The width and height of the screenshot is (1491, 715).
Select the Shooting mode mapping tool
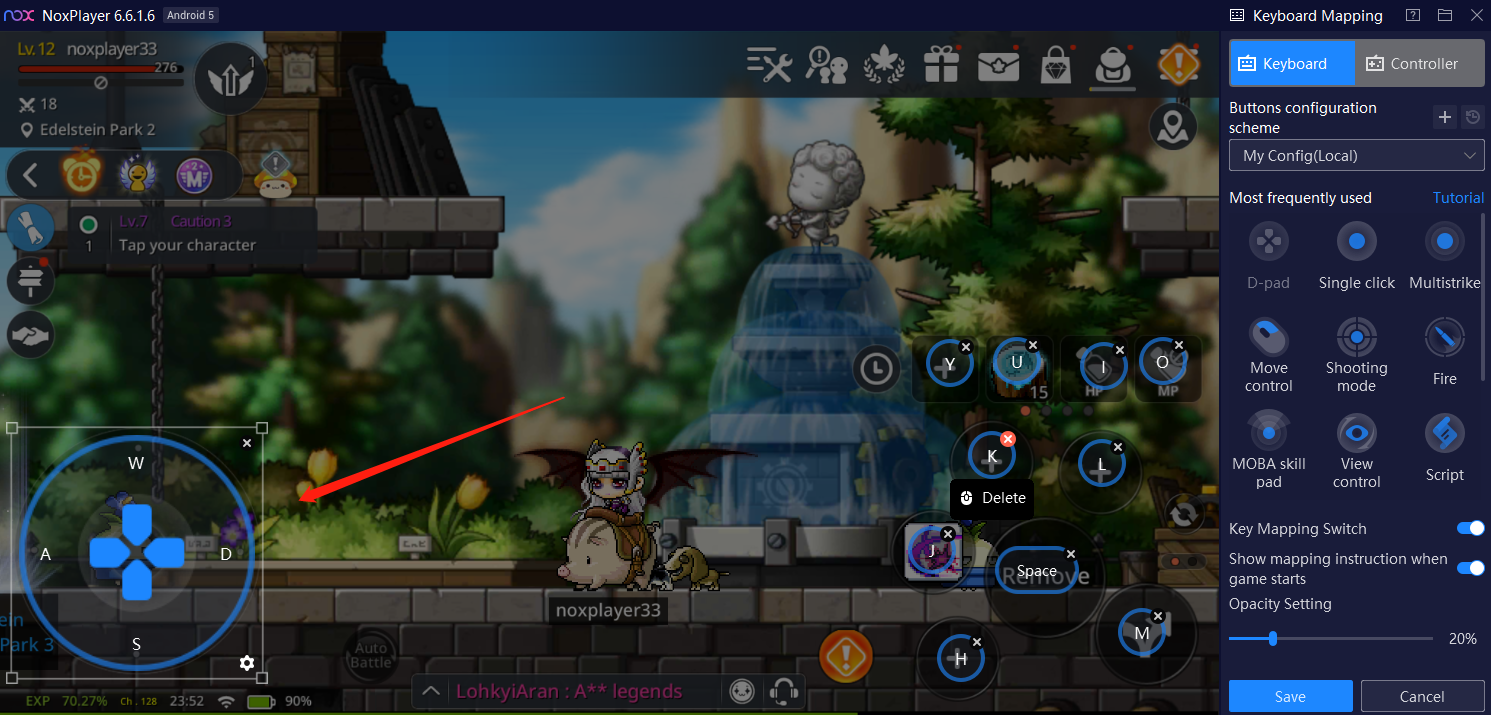(x=1356, y=337)
